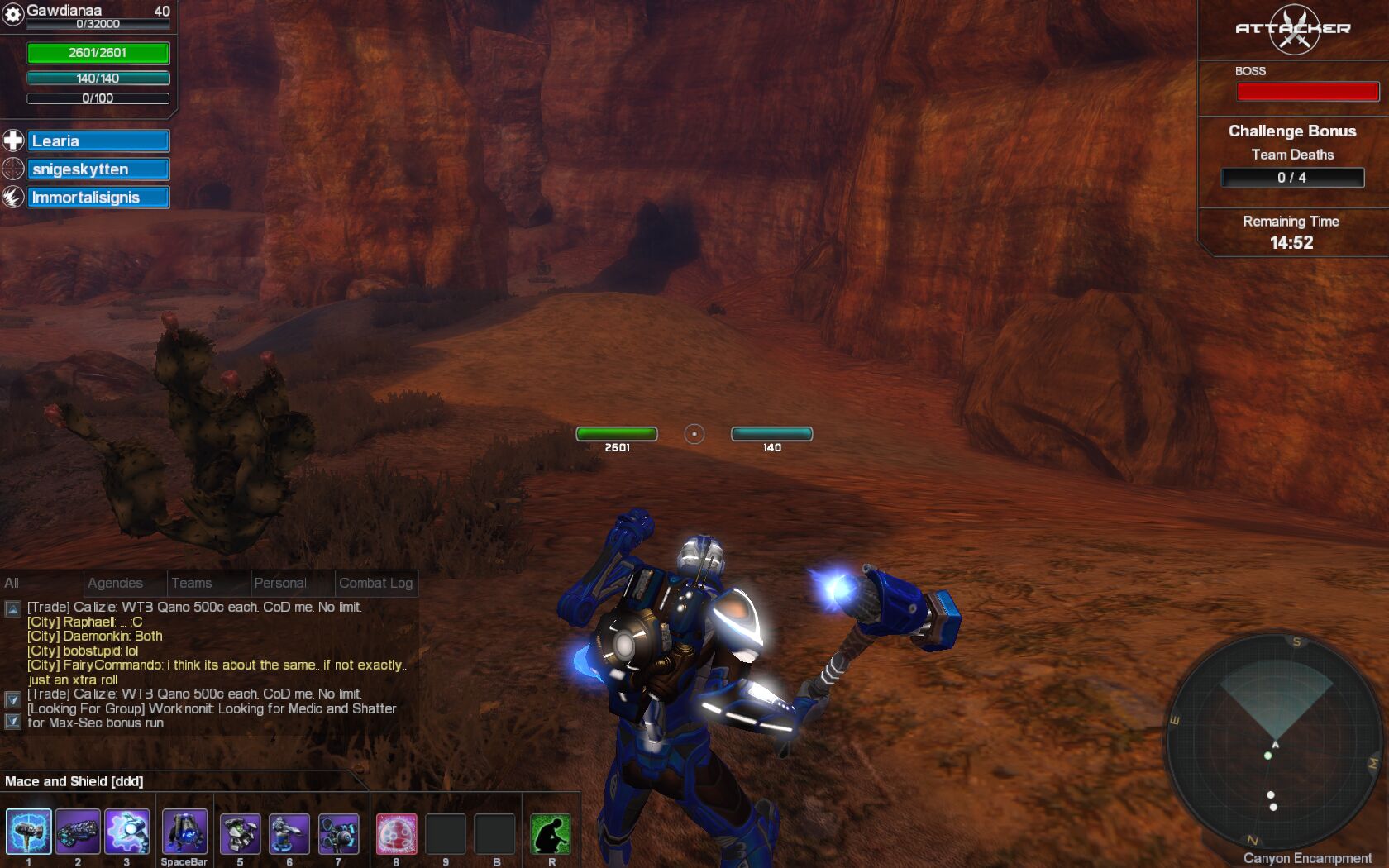
Task: Use the red orb item in slot 8
Action: point(396,833)
